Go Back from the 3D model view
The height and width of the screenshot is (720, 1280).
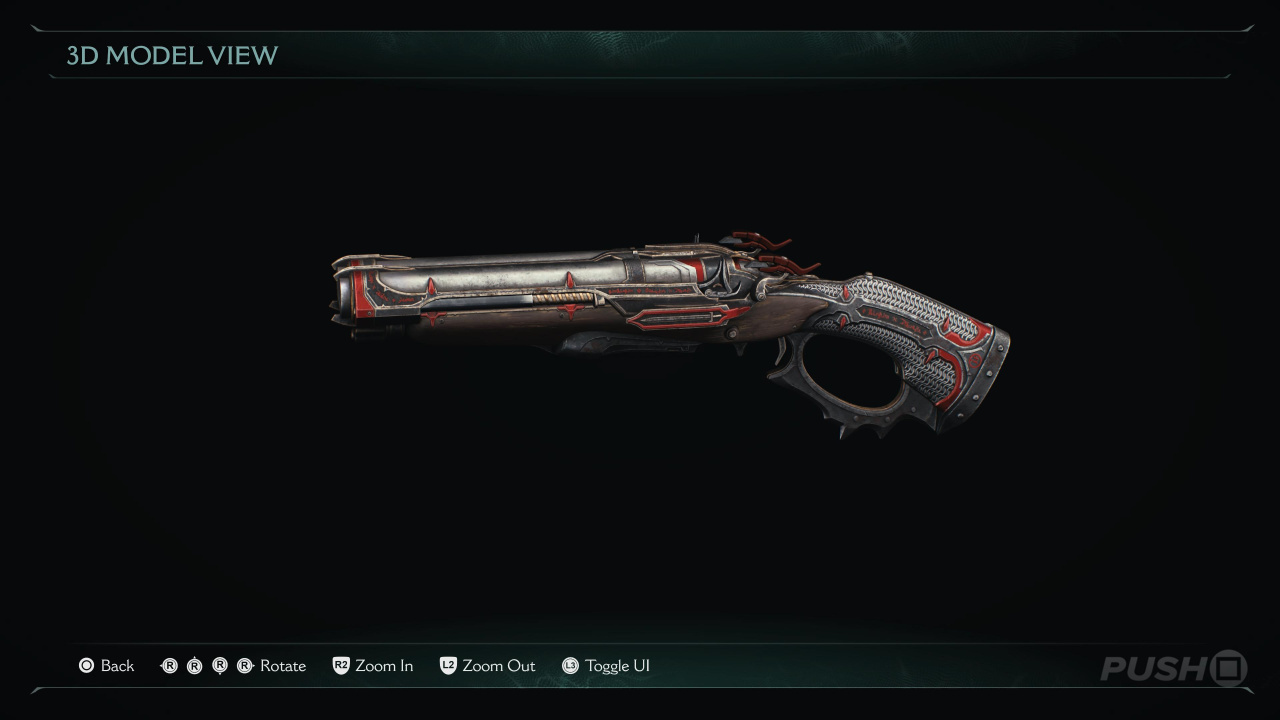pos(107,666)
